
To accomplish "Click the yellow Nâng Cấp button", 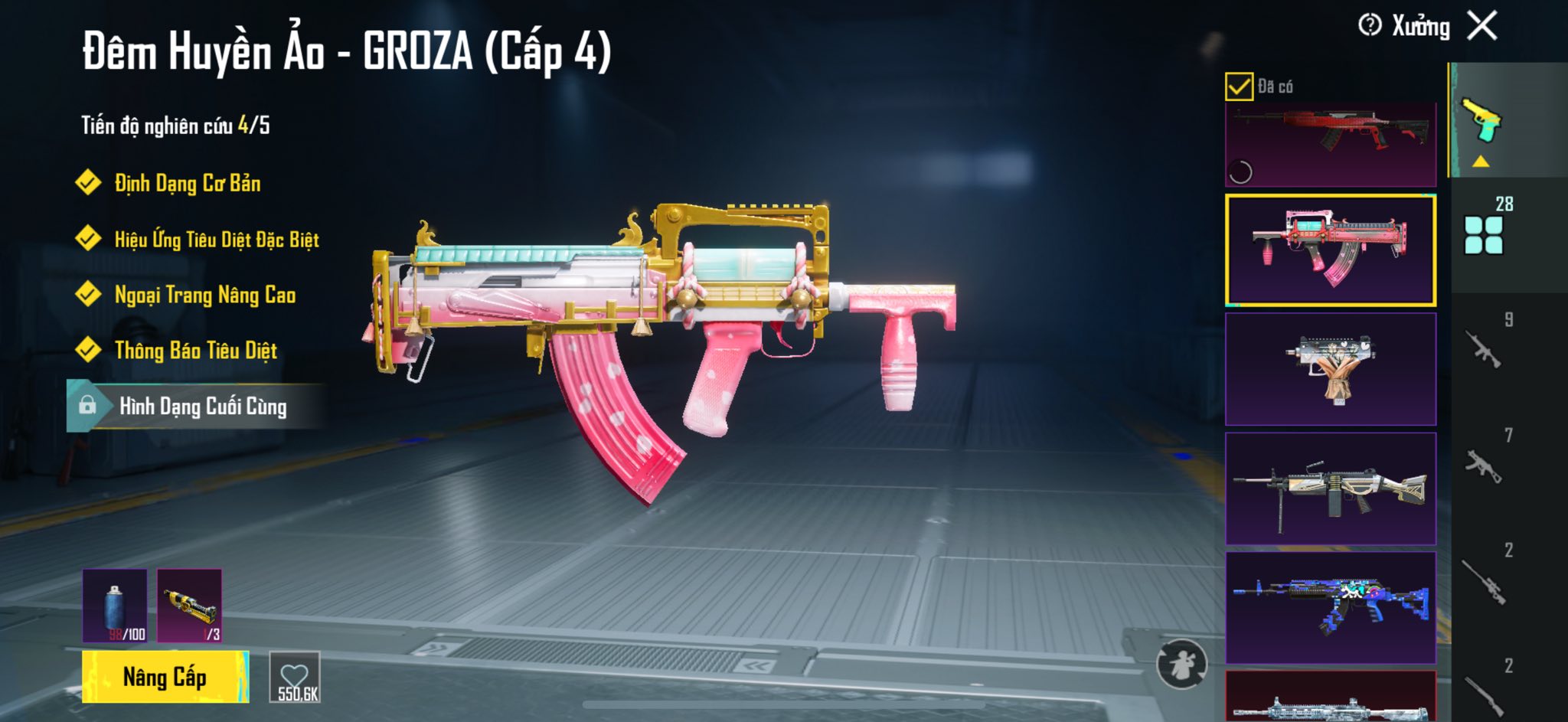I will point(165,677).
